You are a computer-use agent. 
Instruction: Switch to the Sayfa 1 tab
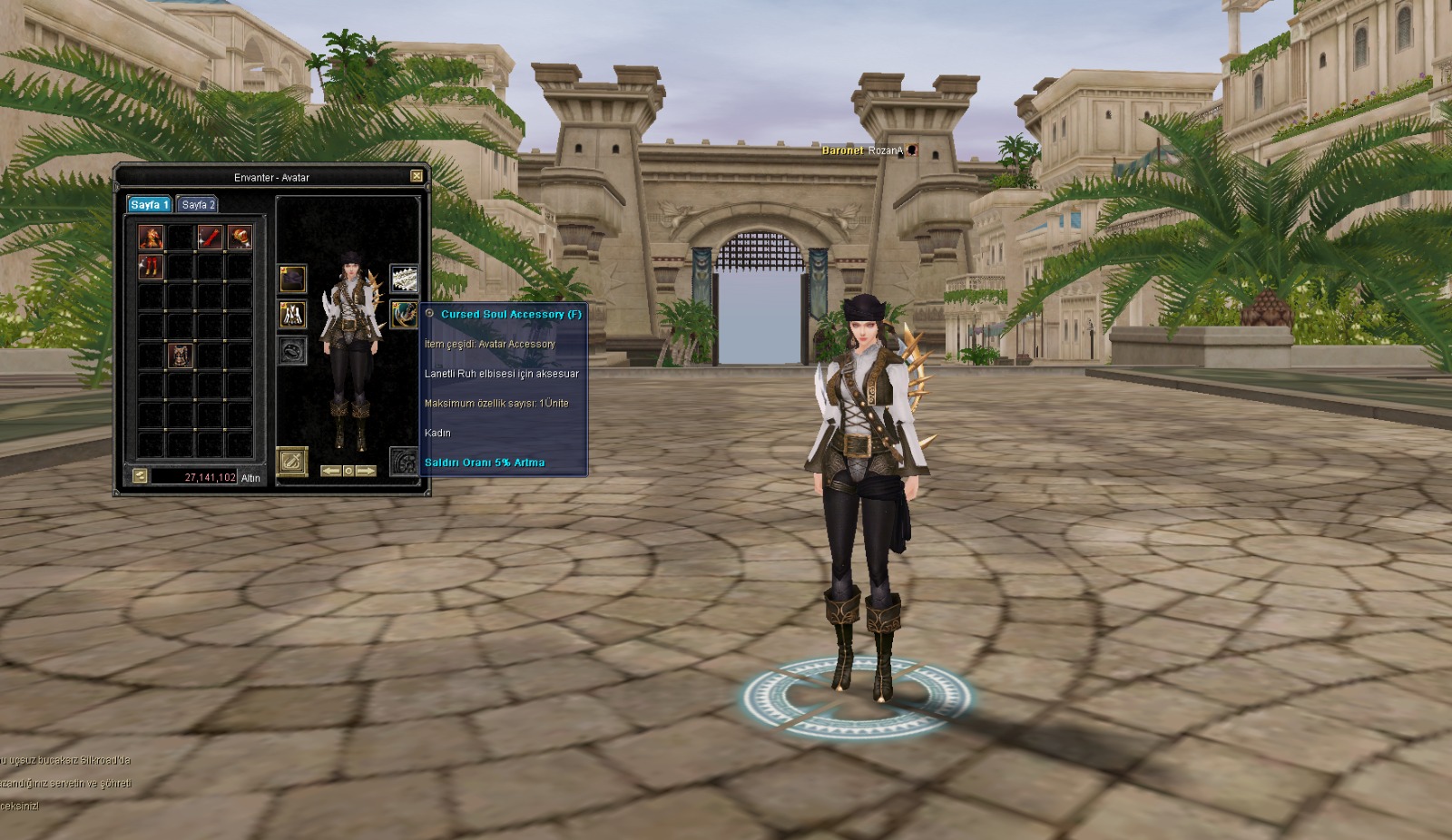149,205
